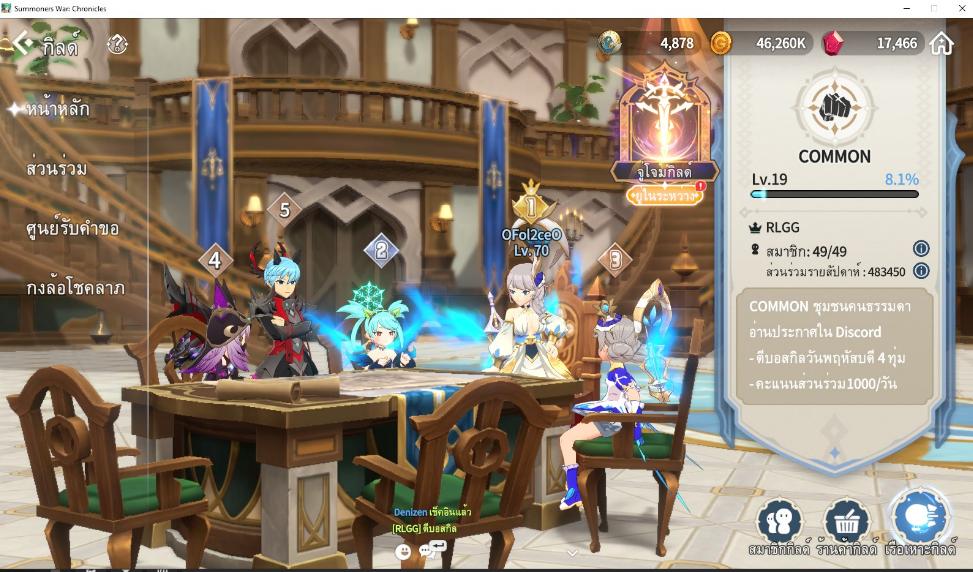The height and width of the screenshot is (572, 973).
Task: Go back from the guild screen
Action: click(x=23, y=44)
